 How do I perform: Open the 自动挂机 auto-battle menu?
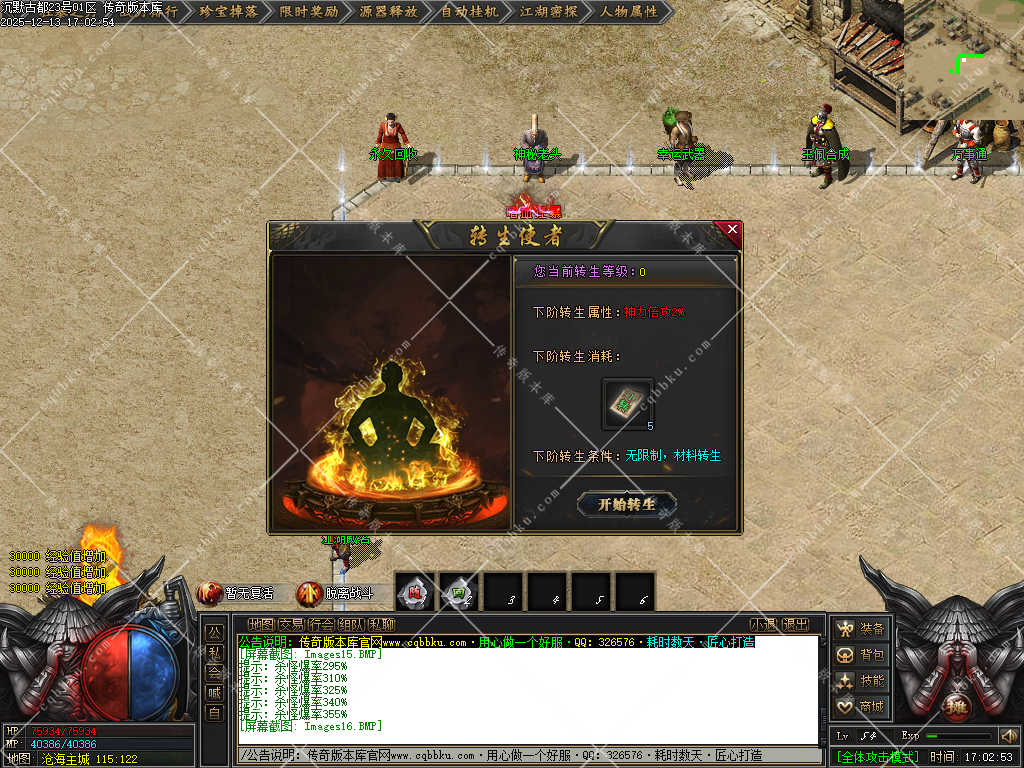point(469,12)
